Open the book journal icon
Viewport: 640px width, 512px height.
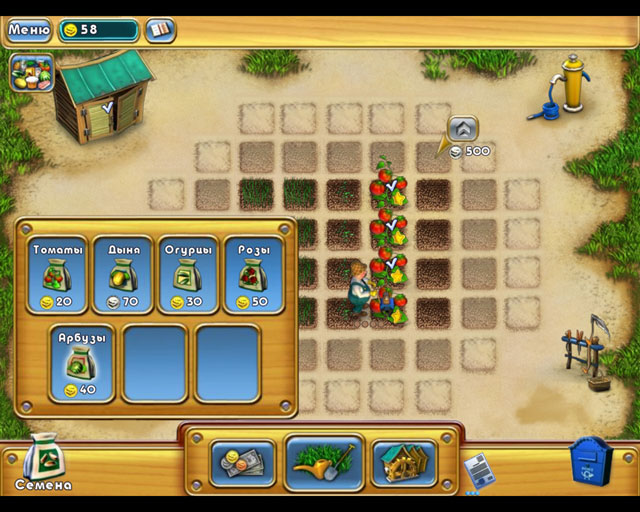(x=159, y=30)
